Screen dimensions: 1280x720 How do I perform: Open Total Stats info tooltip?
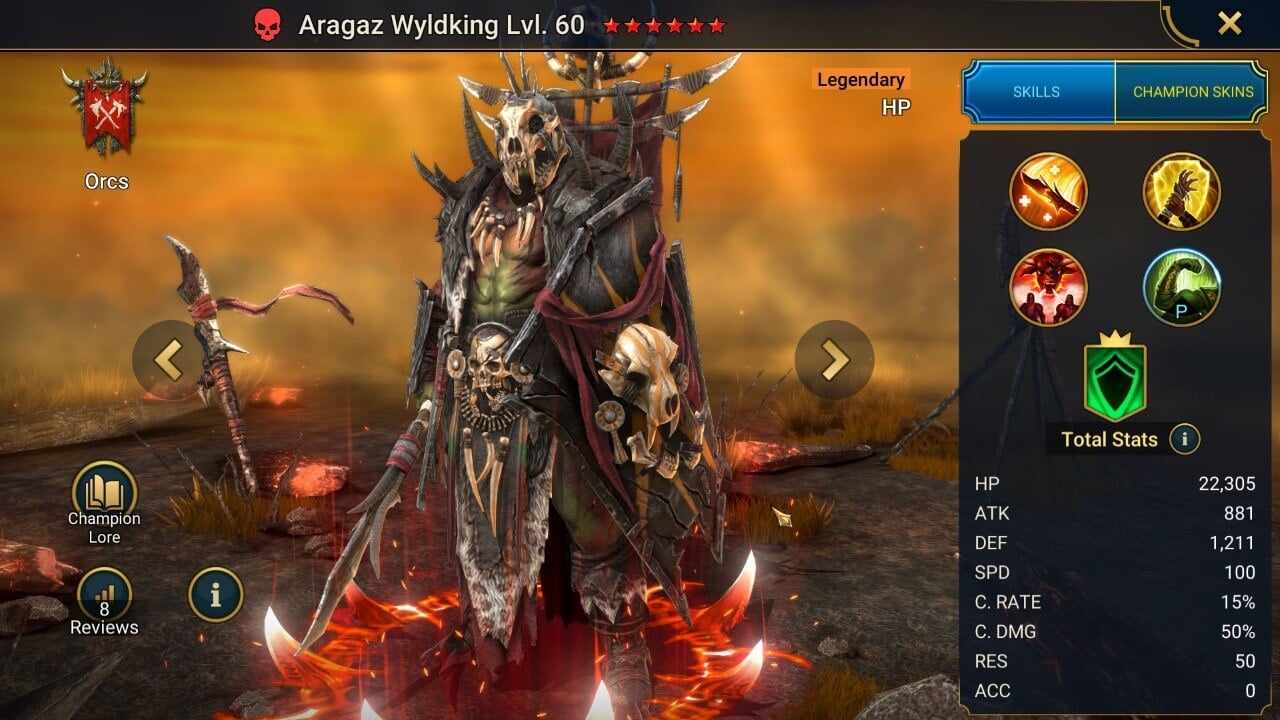[1184, 439]
